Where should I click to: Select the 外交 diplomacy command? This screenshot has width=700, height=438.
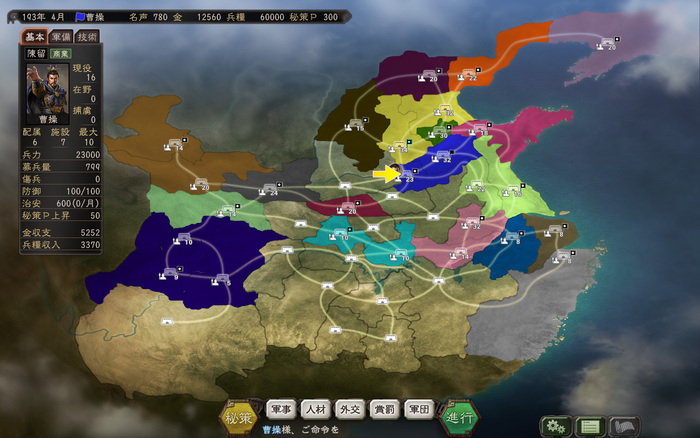[349, 408]
